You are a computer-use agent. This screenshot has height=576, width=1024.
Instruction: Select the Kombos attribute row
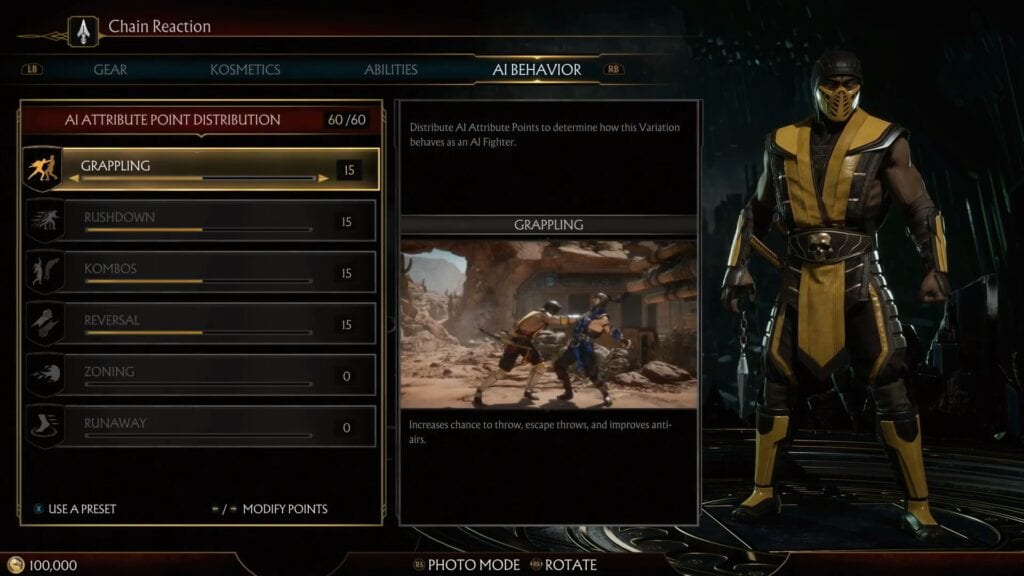point(200,273)
